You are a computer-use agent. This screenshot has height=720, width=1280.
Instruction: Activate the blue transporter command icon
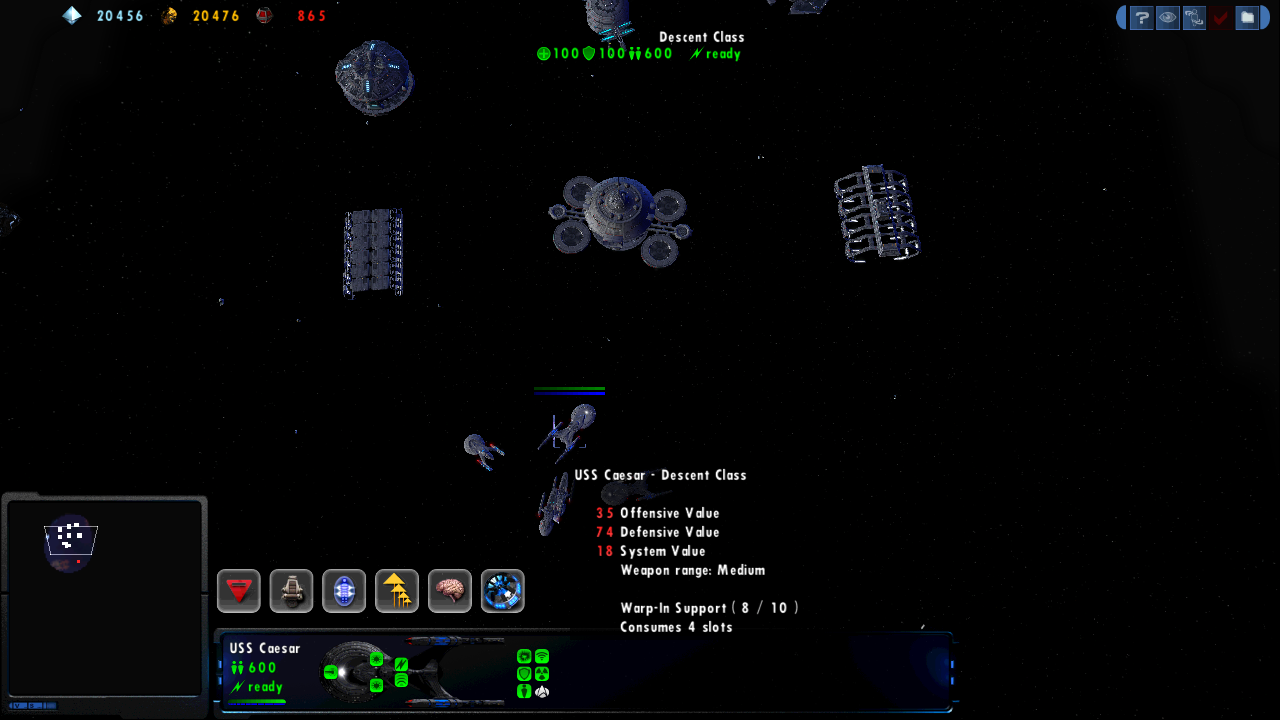[x=344, y=591]
